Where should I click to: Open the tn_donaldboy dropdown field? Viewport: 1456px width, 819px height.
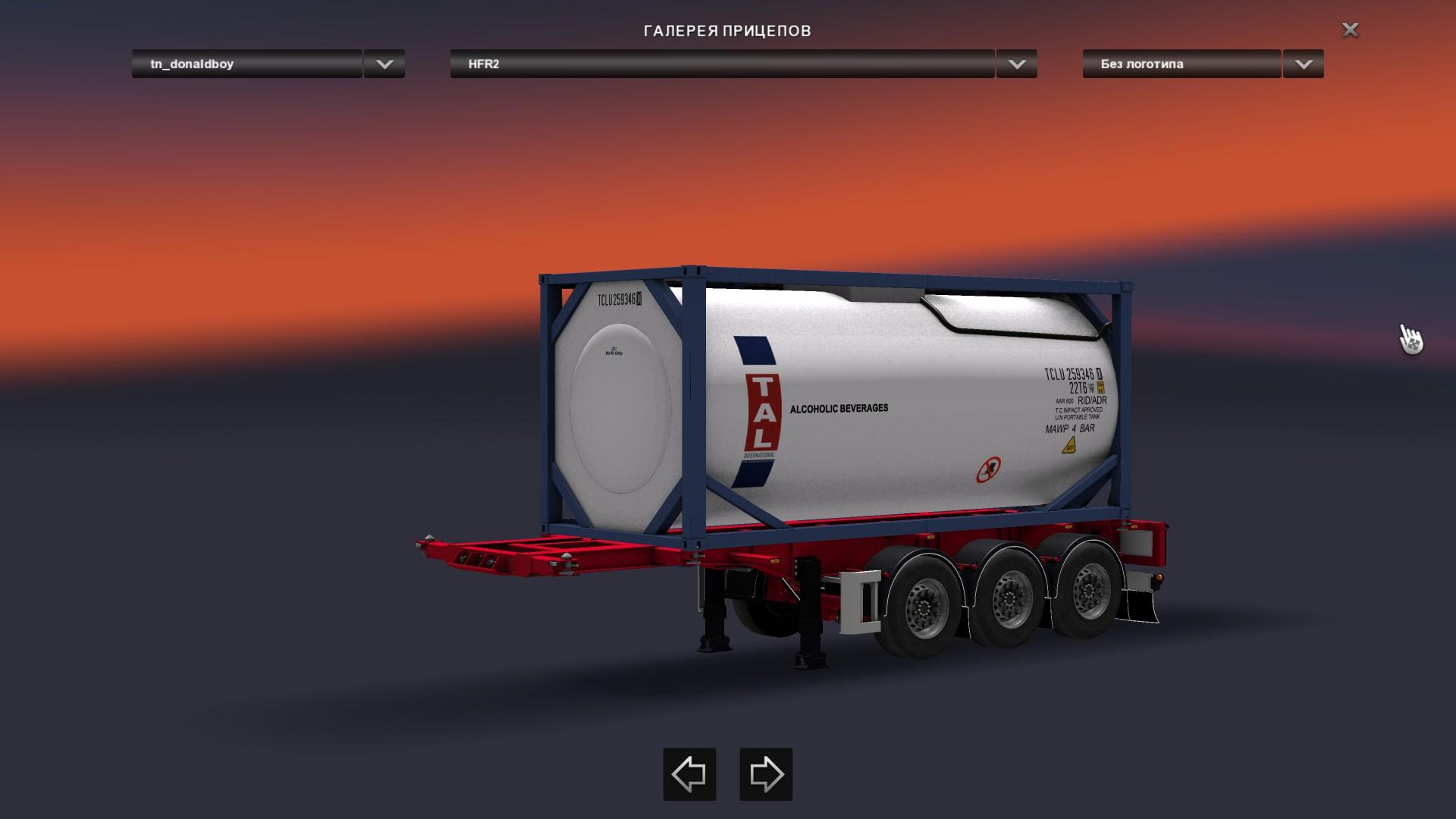[246, 64]
